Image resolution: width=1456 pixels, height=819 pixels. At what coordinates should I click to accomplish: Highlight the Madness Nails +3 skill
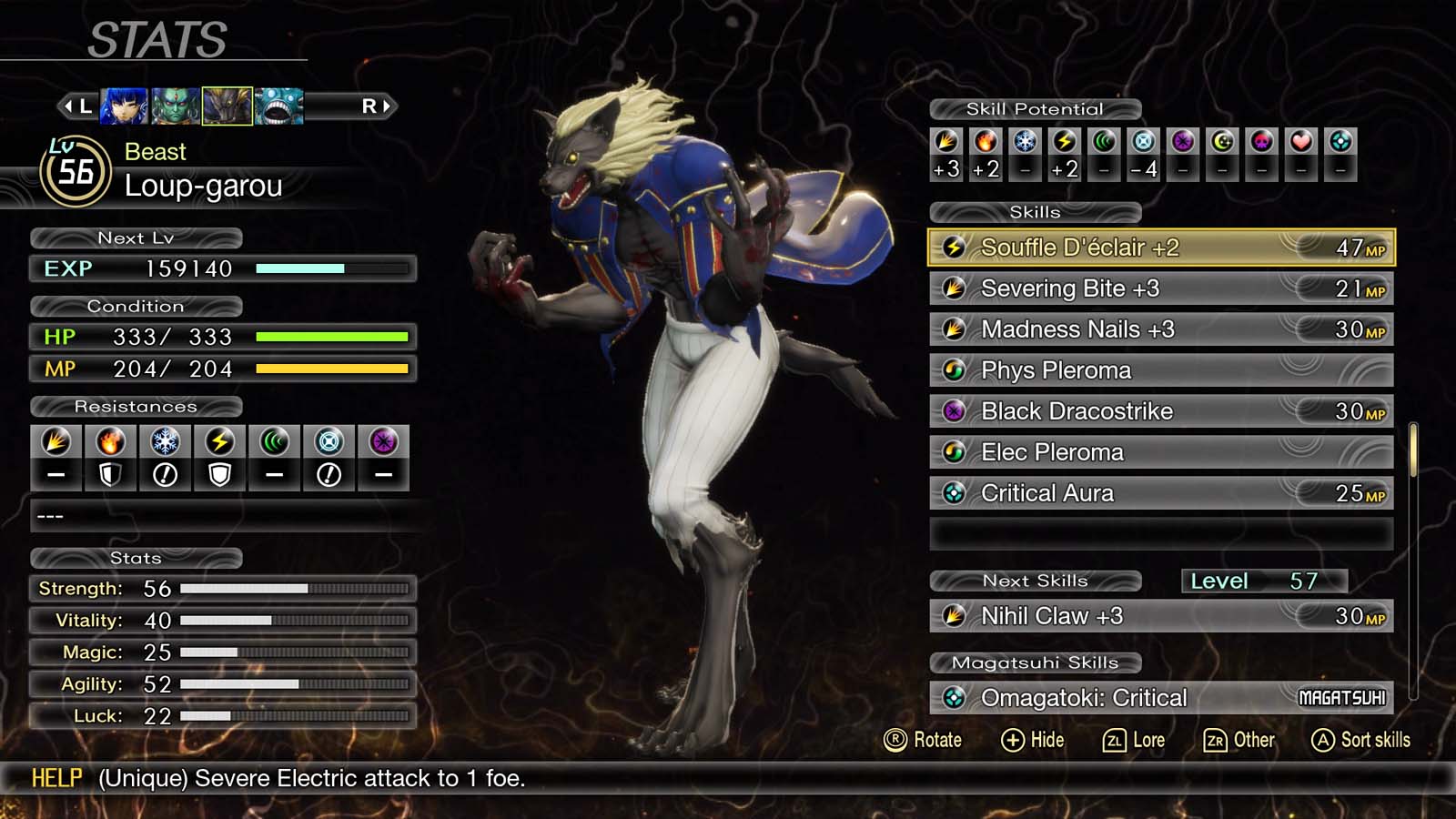click(1160, 329)
